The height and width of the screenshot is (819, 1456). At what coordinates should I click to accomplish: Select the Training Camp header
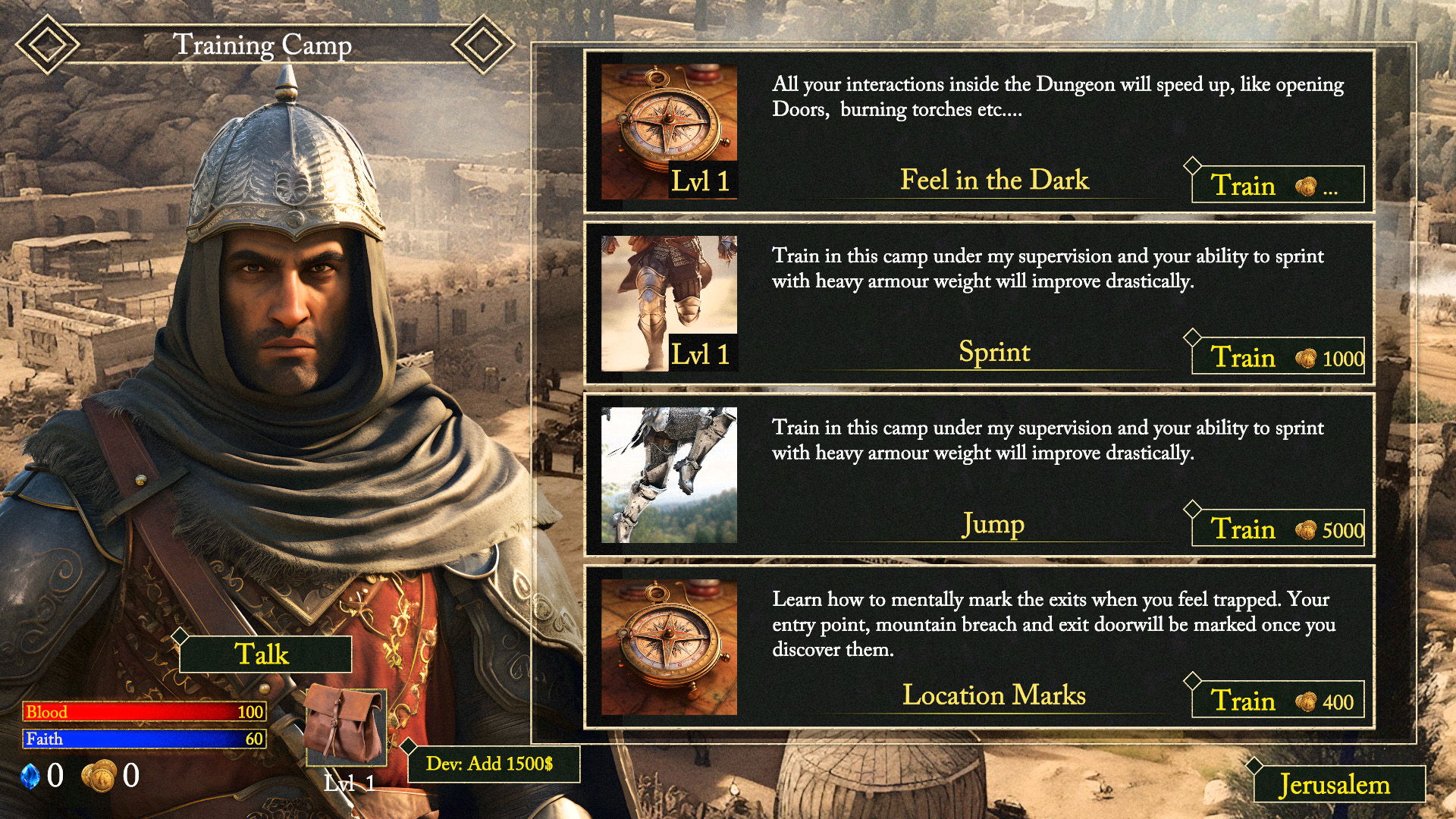click(265, 44)
